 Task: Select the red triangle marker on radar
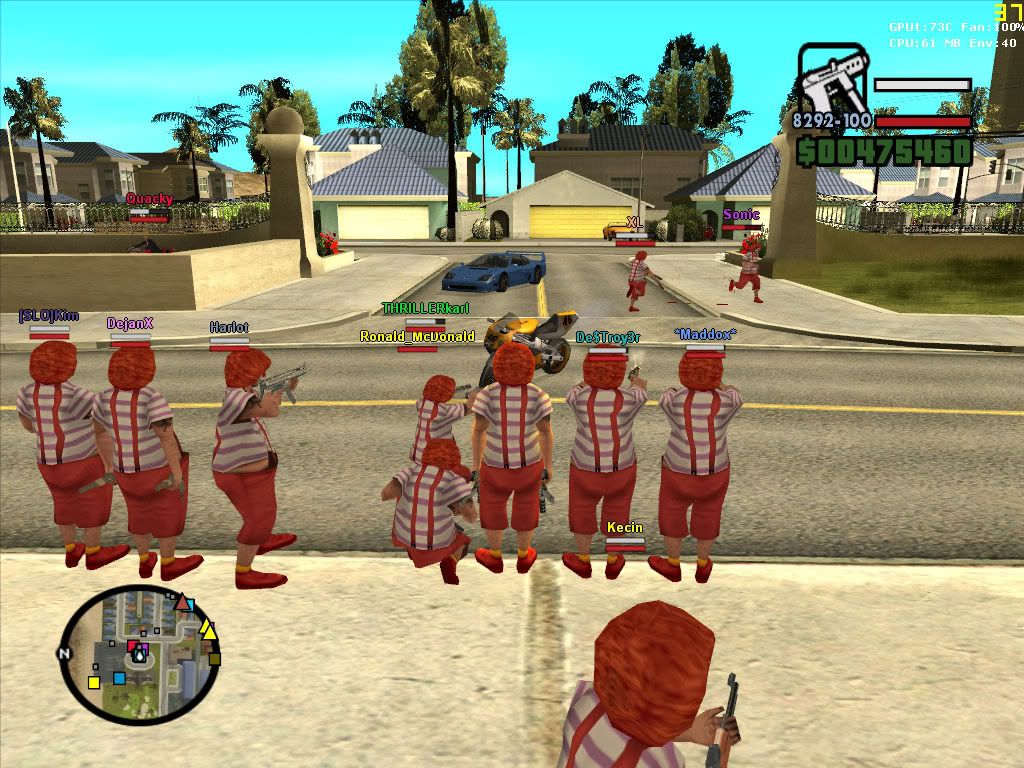point(182,603)
